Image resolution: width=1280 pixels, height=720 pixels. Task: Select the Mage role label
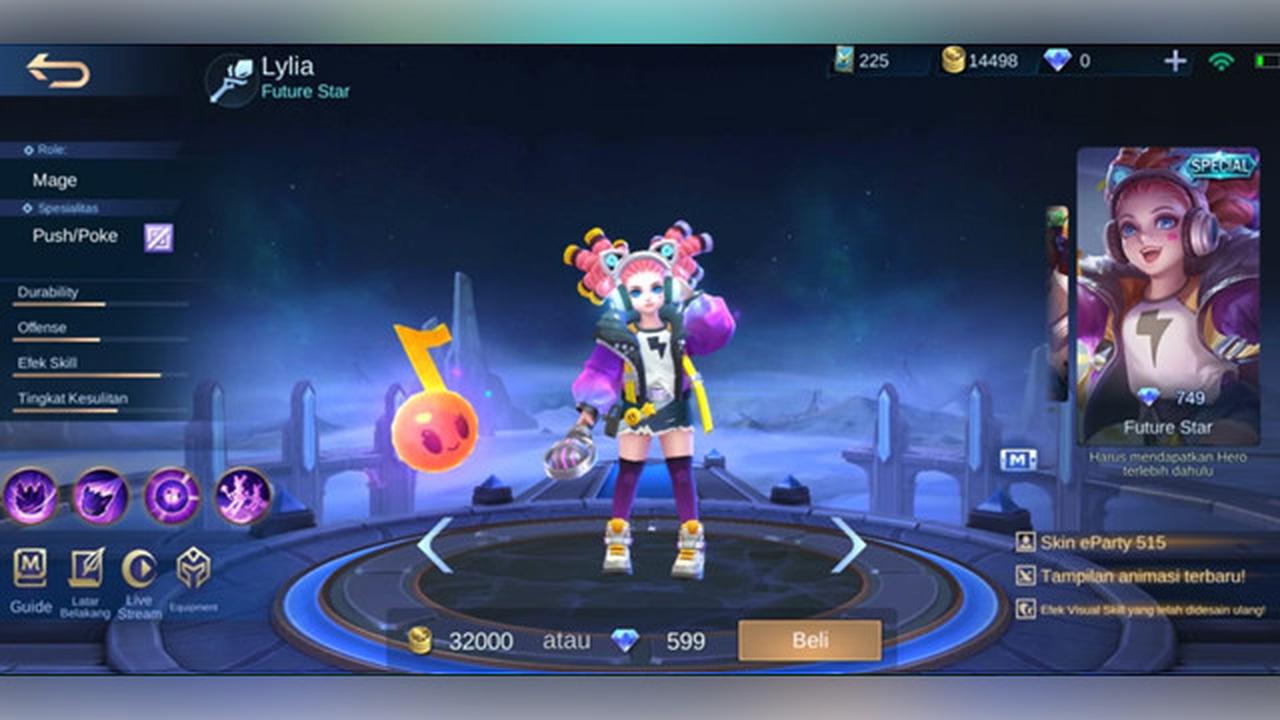(x=53, y=180)
